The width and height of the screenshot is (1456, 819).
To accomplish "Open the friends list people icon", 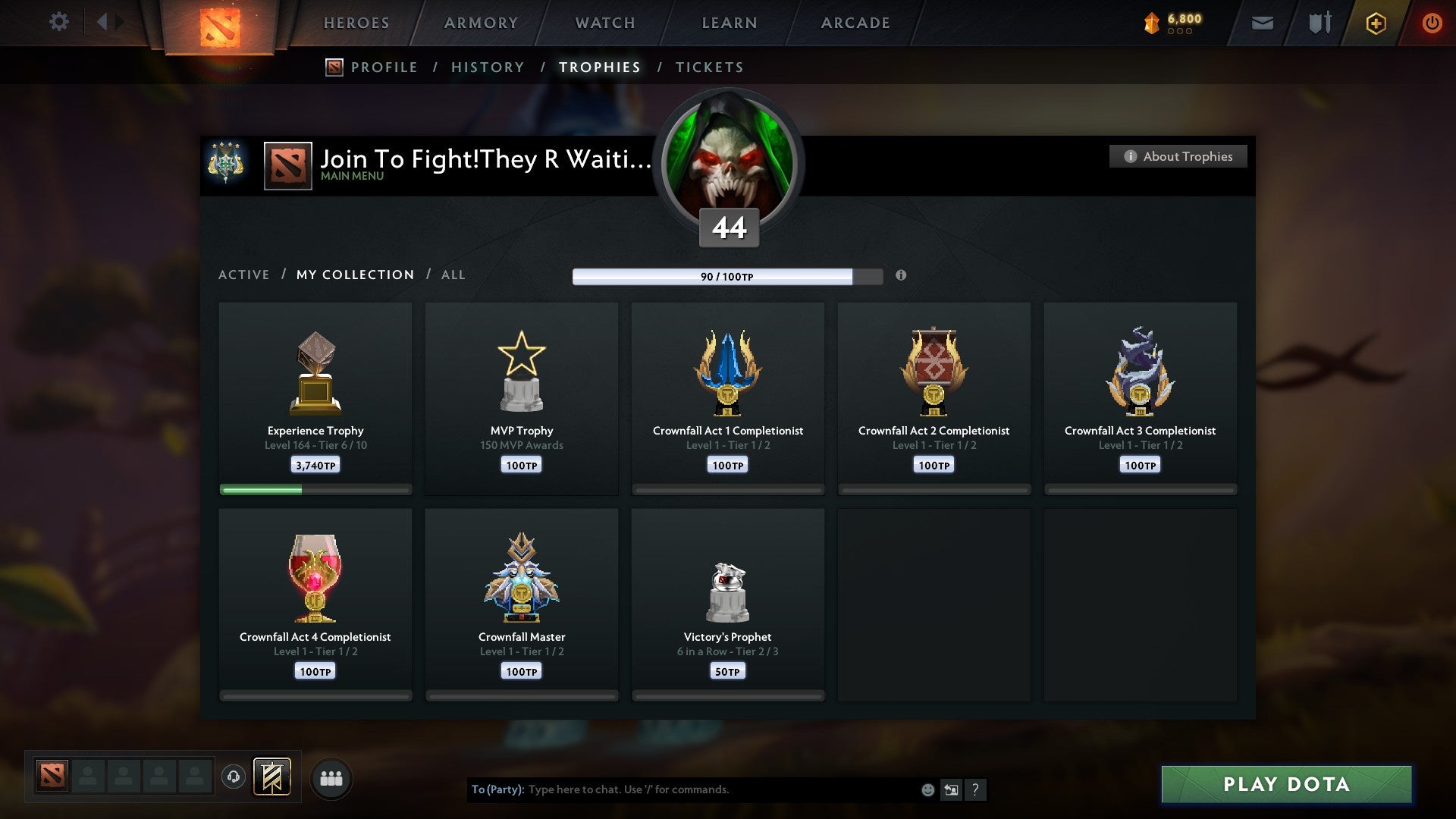I will point(331,778).
